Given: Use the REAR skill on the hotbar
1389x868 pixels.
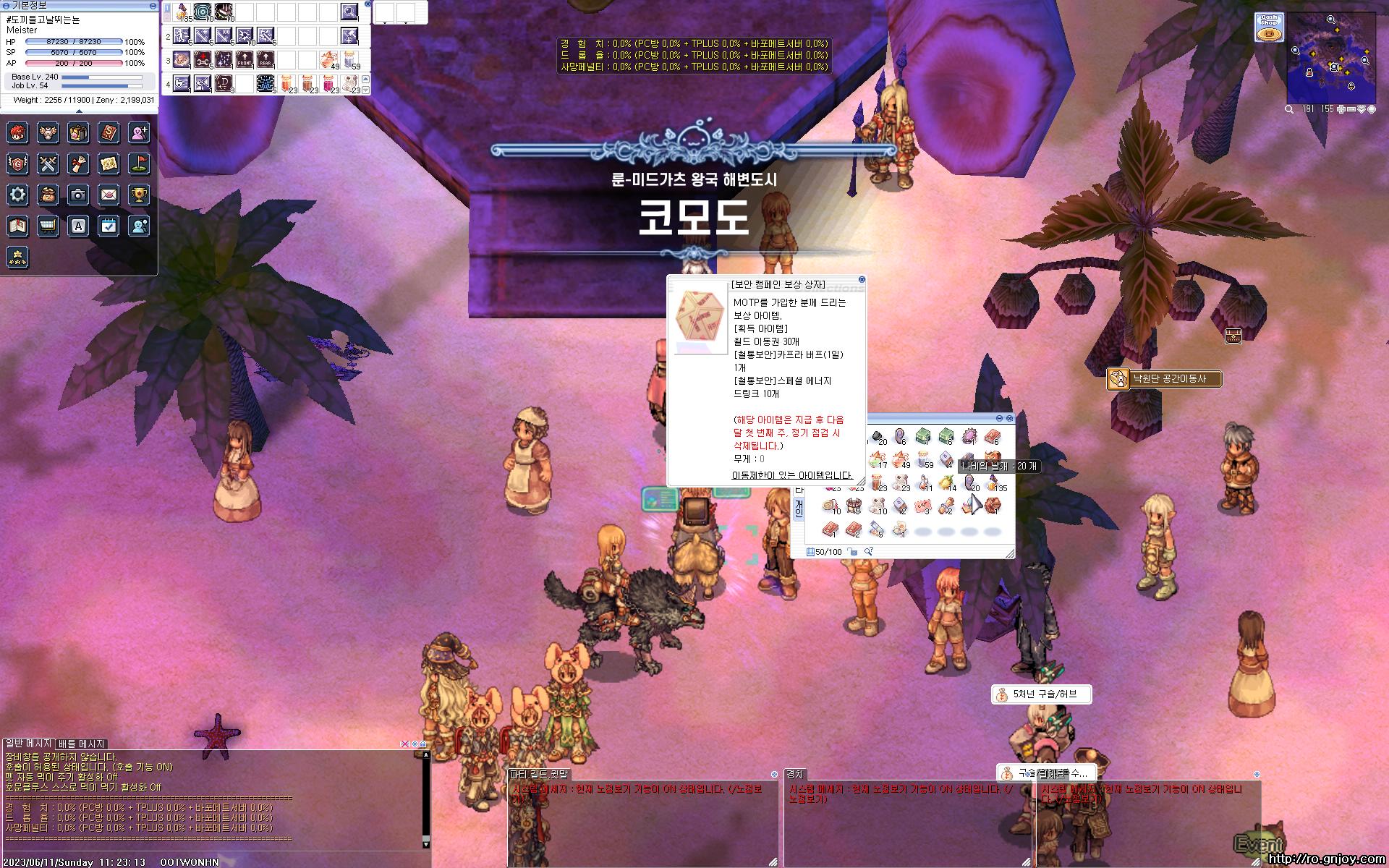Looking at the screenshot, I should pos(266,59).
